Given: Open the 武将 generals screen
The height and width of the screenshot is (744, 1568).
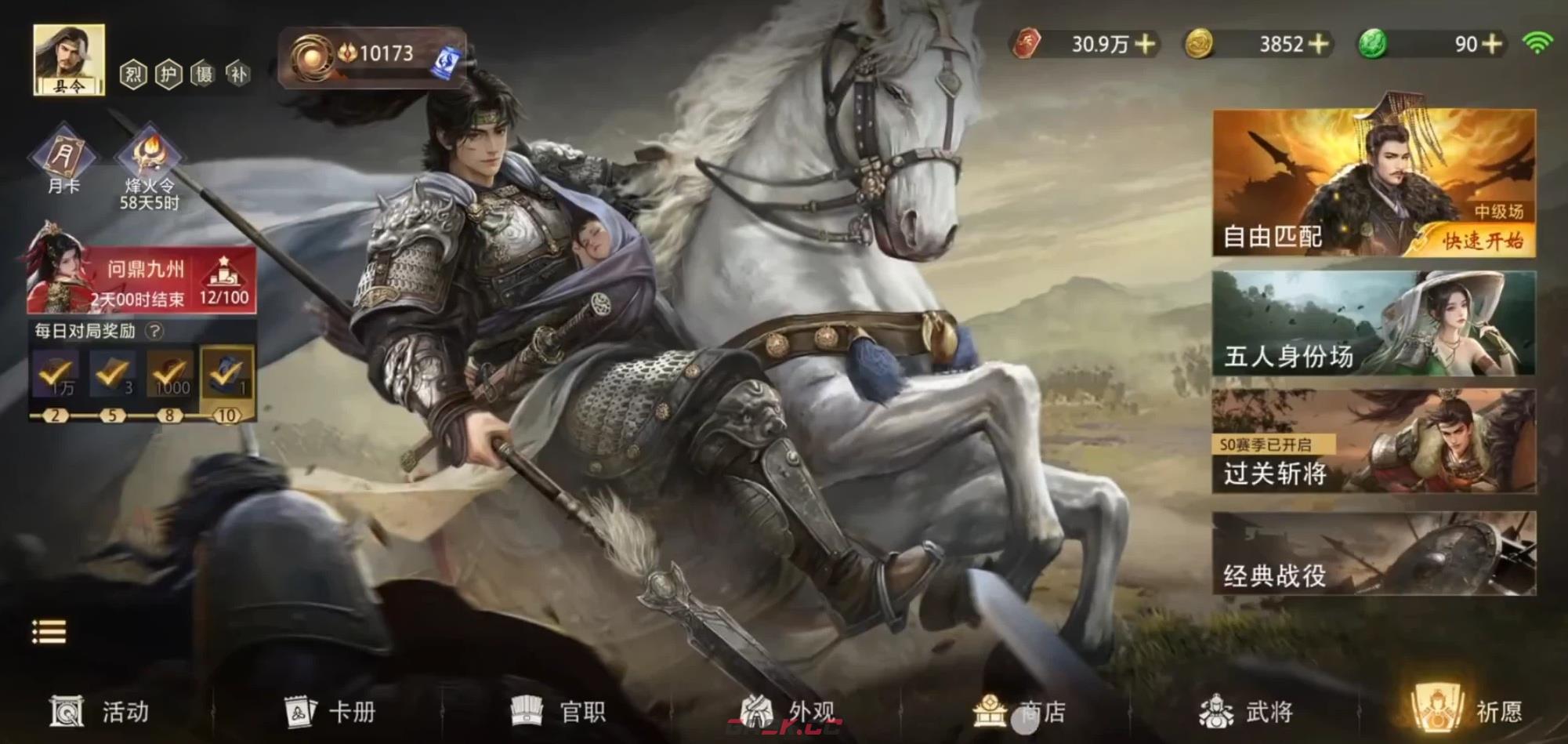Looking at the screenshot, I should coord(1246,710).
